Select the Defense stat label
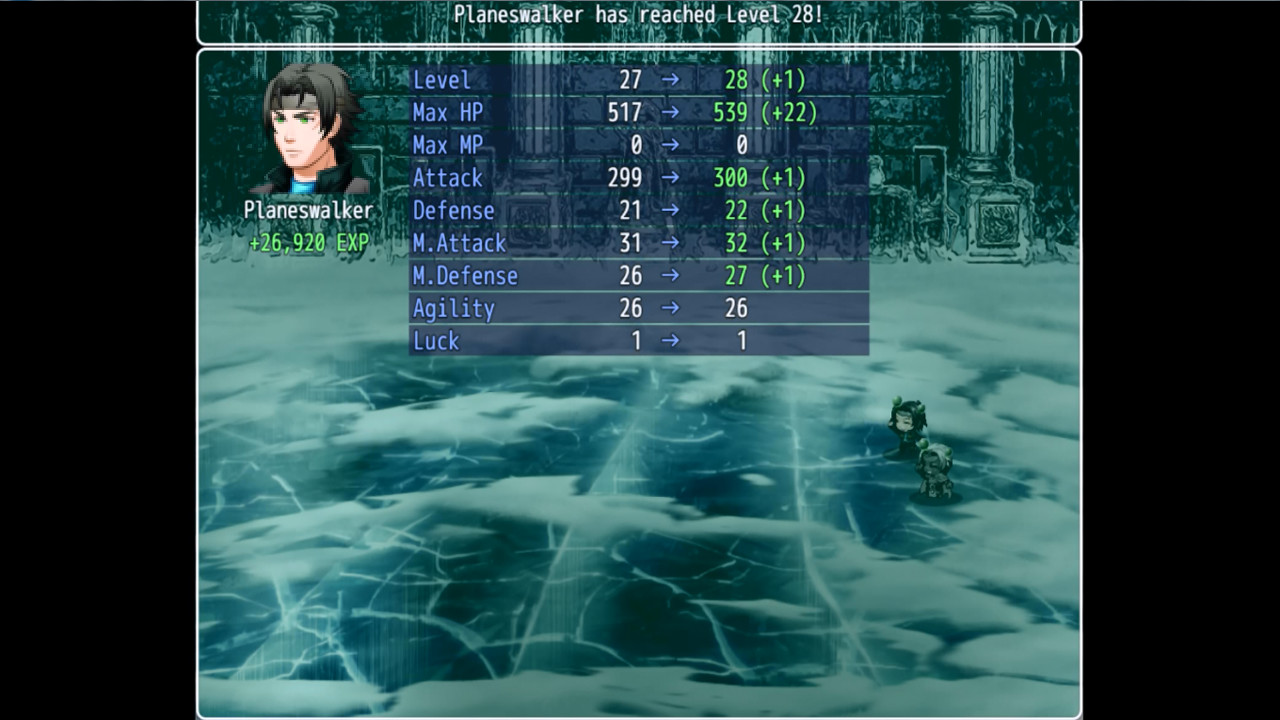Image resolution: width=1280 pixels, height=720 pixels. point(455,211)
